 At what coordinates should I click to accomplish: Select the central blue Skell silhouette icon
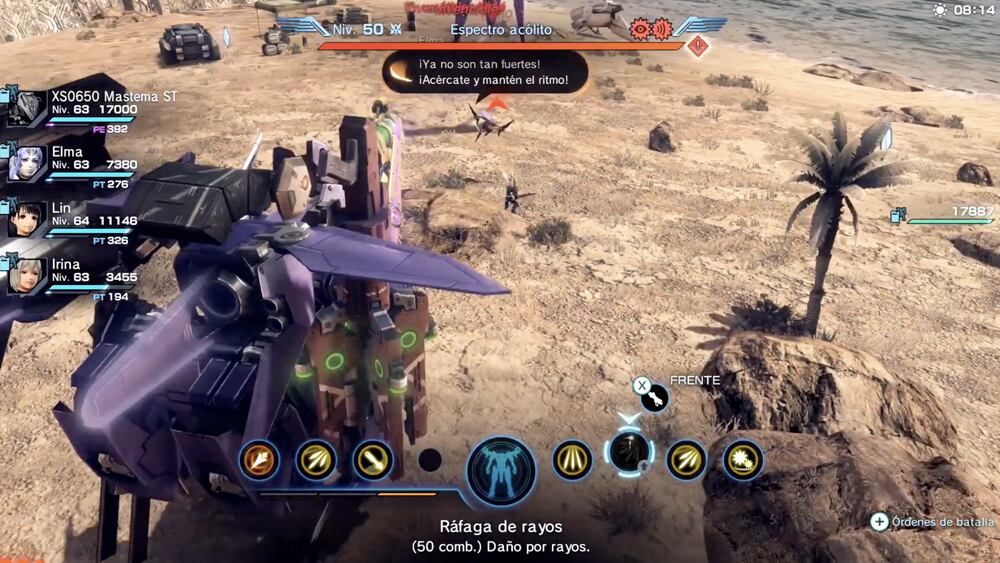click(x=500, y=470)
